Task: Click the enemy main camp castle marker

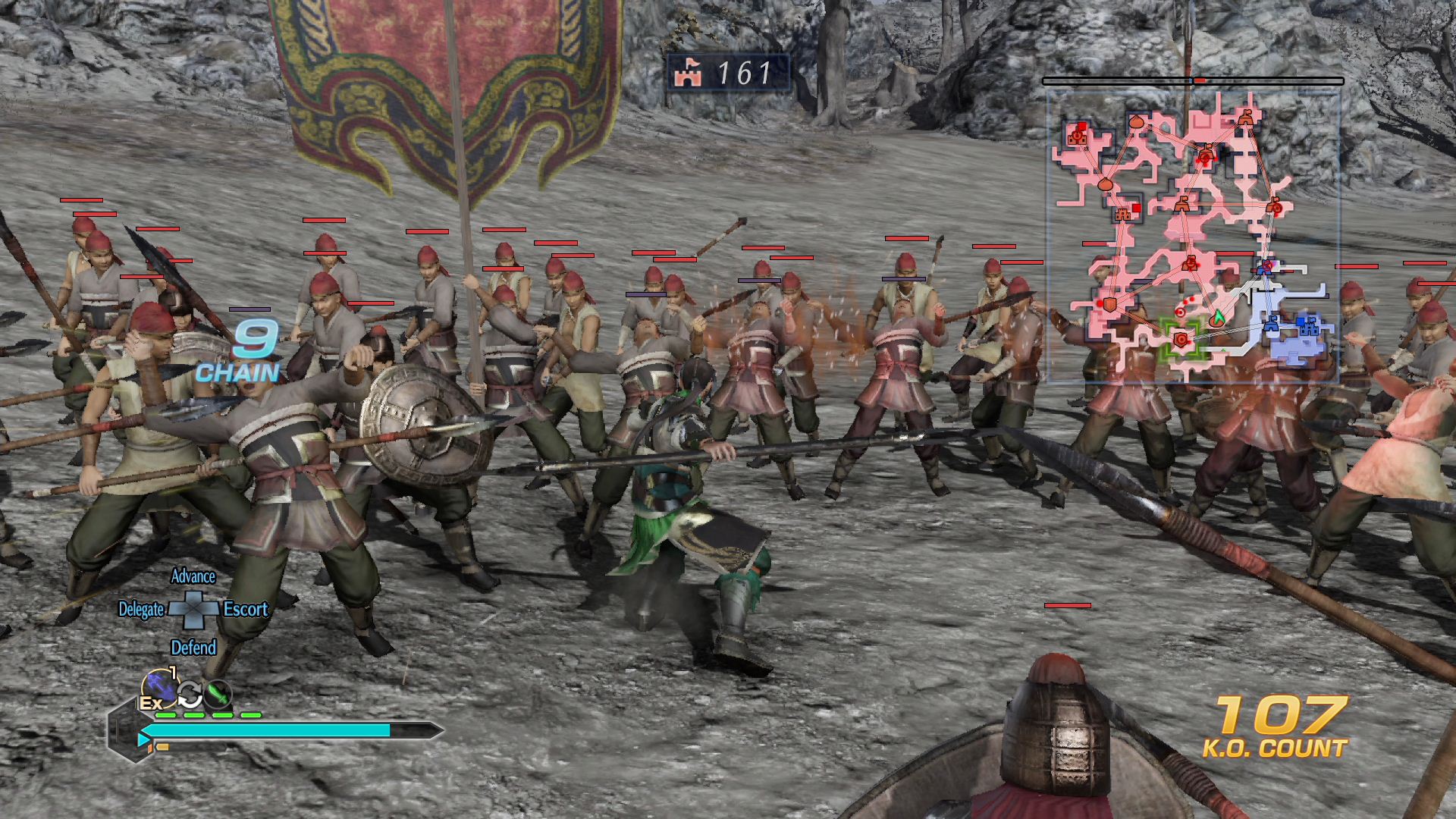Action: [x=1078, y=135]
